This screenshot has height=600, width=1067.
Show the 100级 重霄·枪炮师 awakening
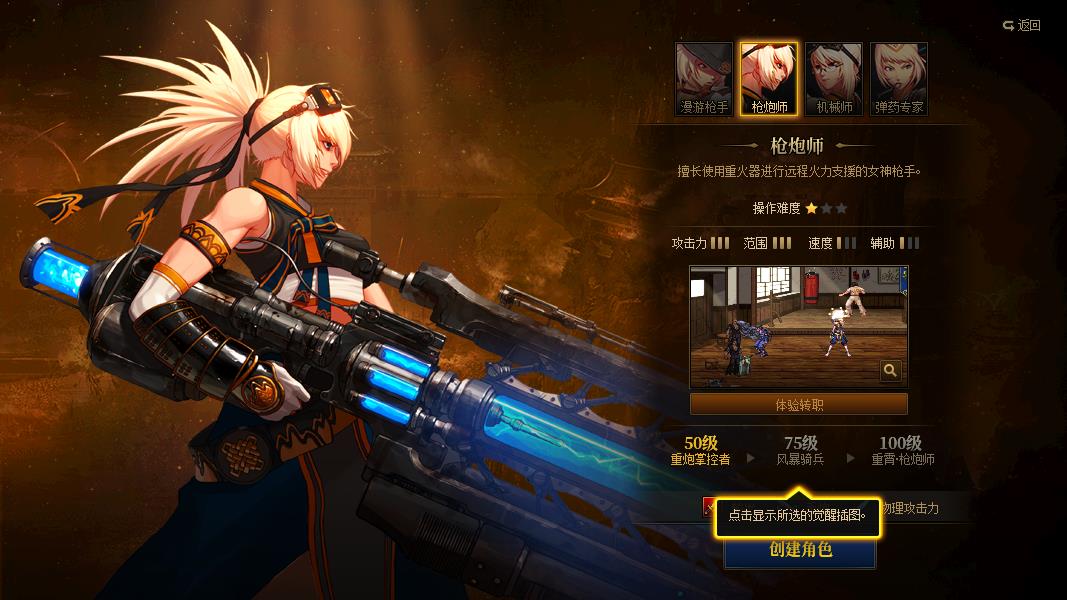click(901, 451)
